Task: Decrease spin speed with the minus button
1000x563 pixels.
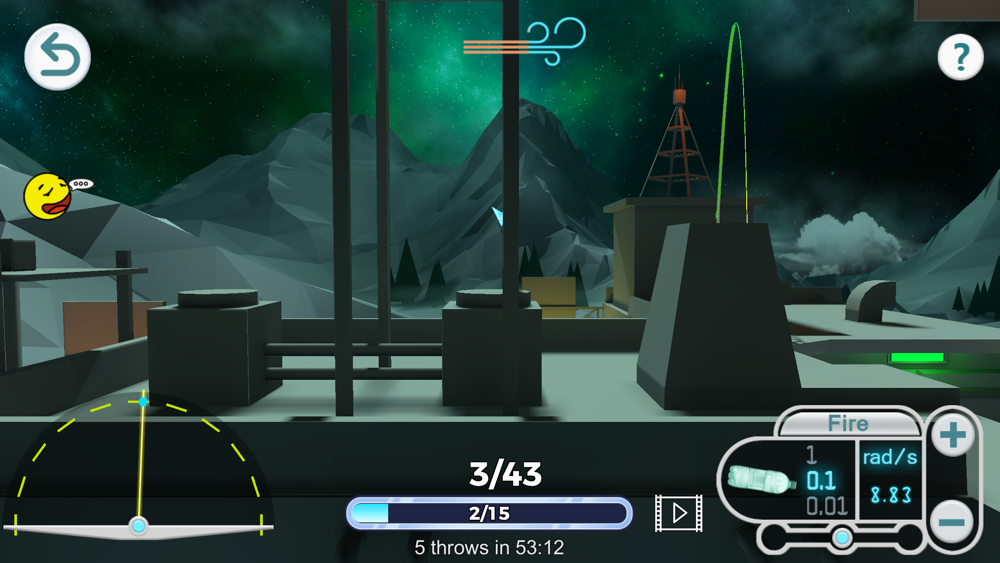Action: click(x=952, y=521)
